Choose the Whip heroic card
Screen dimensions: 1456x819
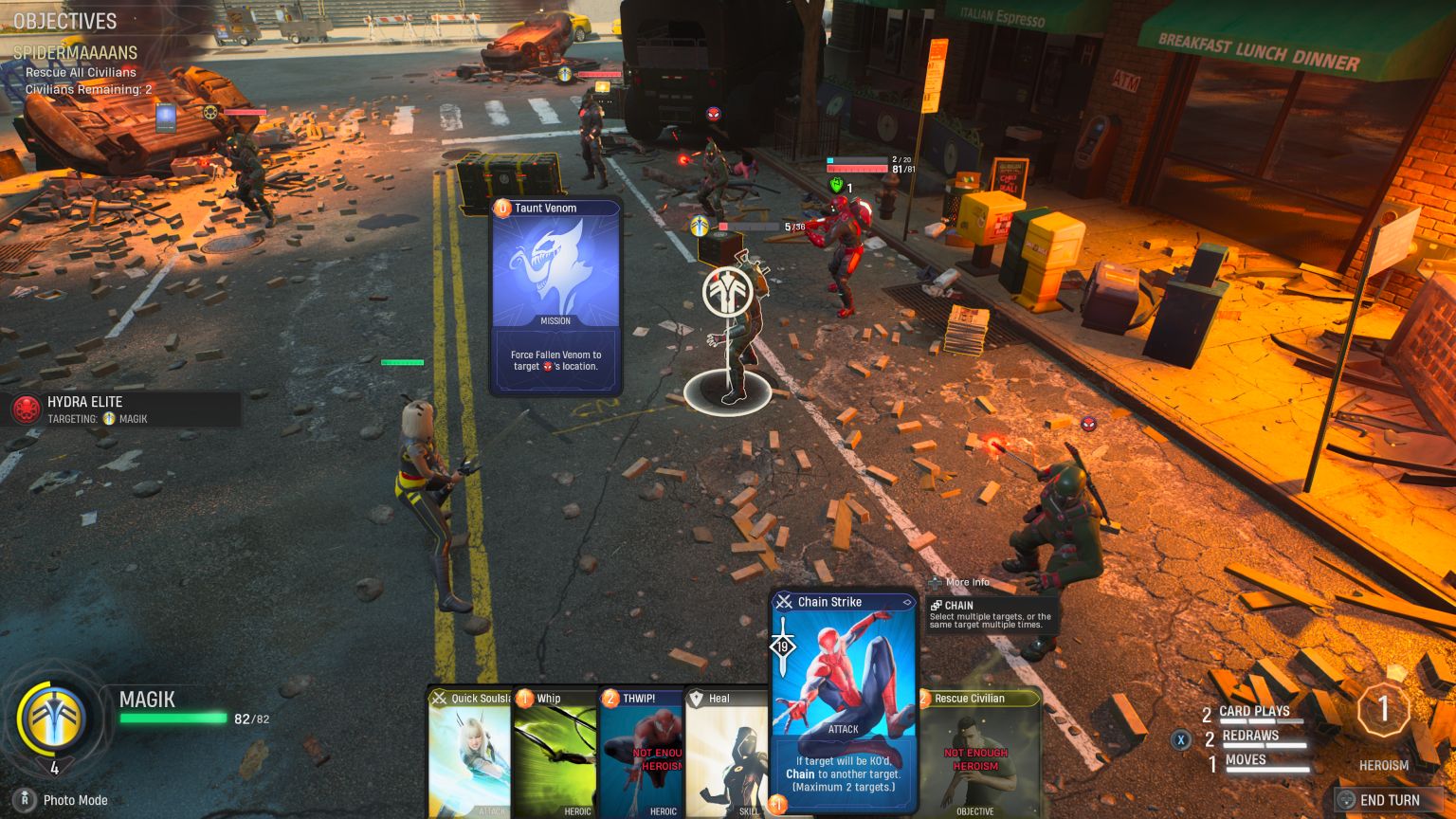[x=554, y=754]
